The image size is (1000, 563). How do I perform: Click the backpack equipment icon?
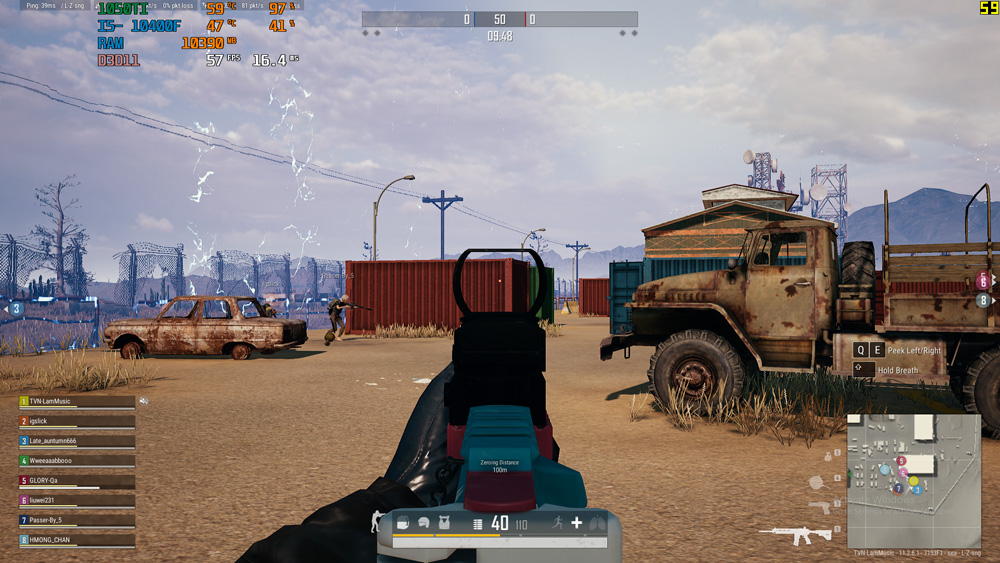(402, 523)
